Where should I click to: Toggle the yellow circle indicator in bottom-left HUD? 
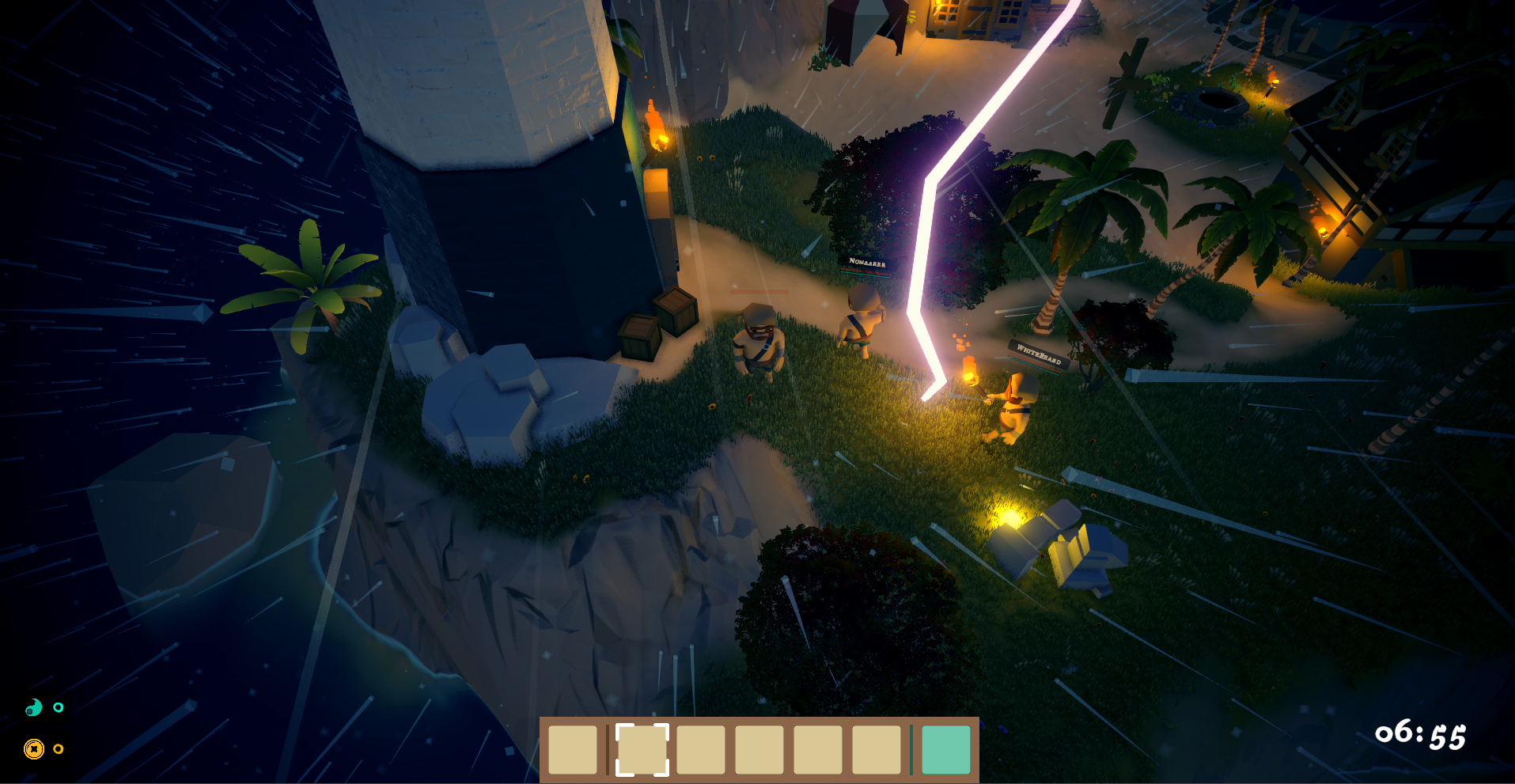(59, 748)
